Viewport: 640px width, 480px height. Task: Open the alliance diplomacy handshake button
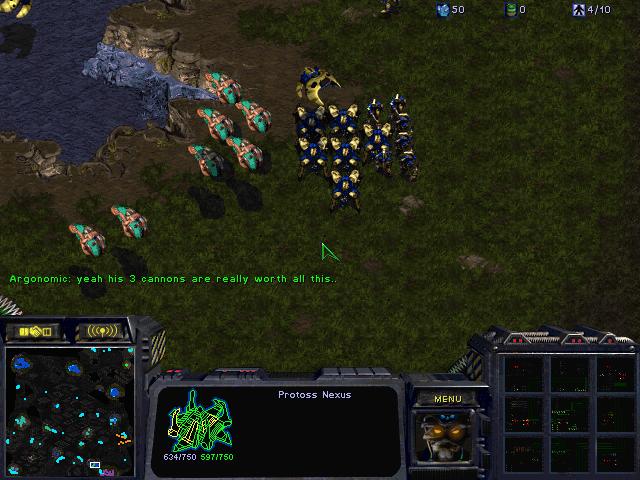coord(33,331)
